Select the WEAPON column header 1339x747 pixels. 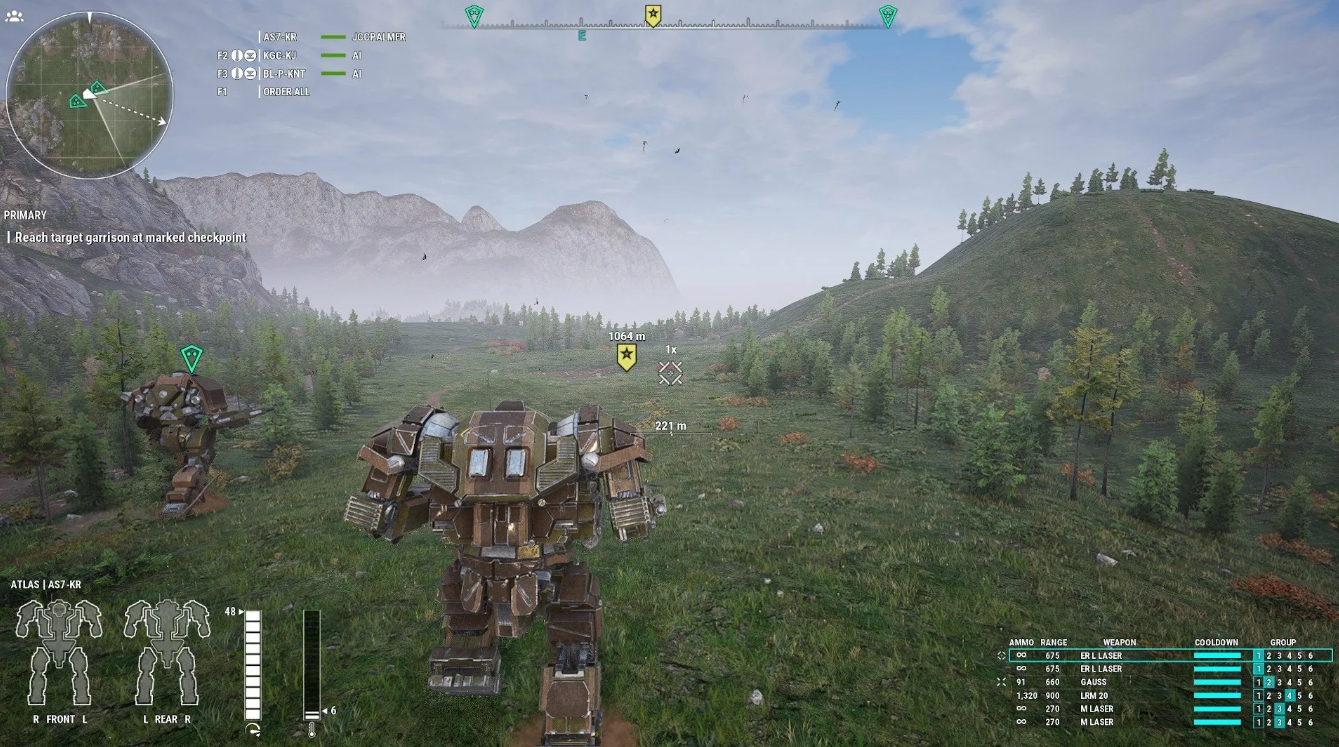(1119, 644)
